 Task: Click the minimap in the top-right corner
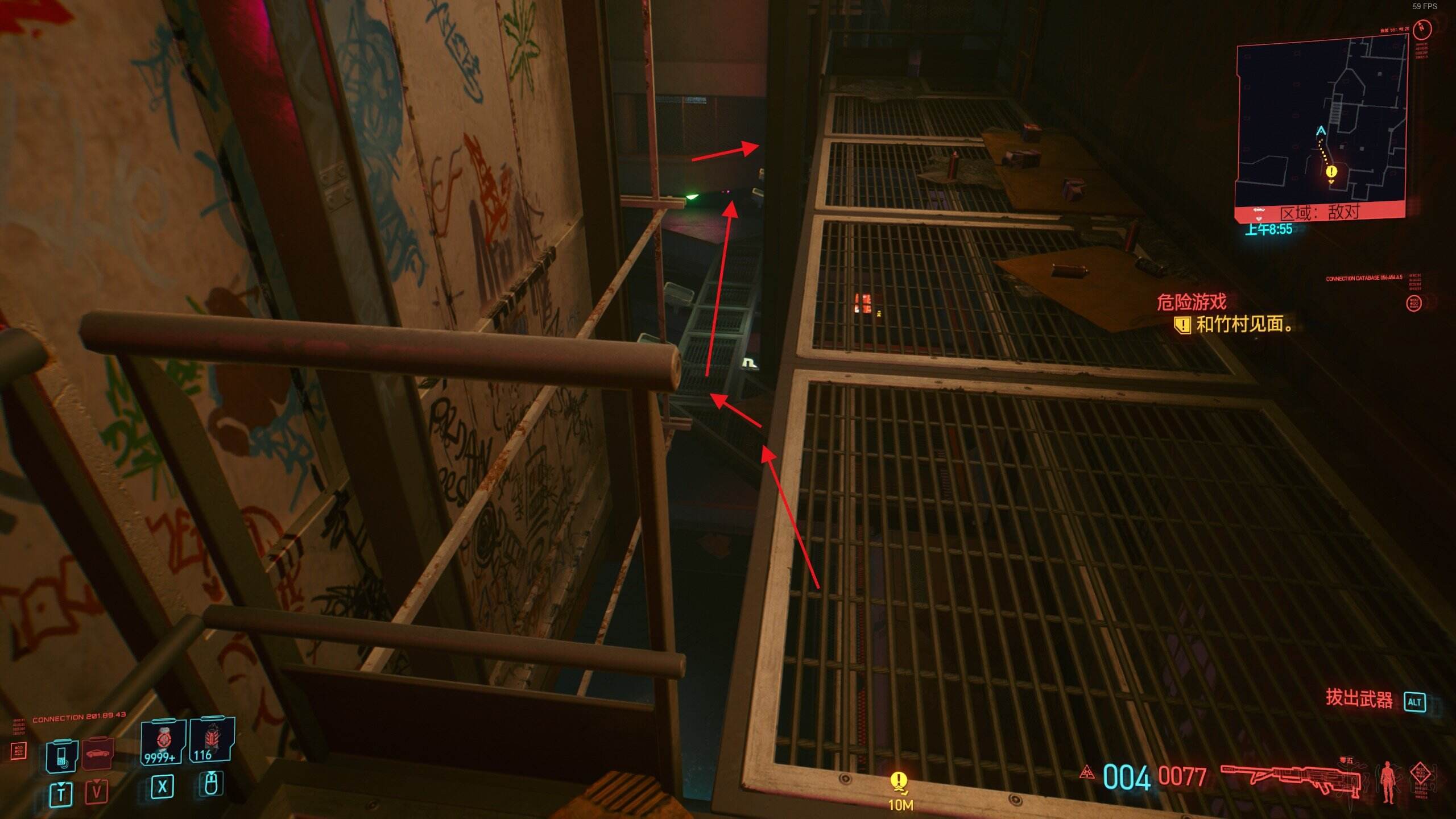1321,125
